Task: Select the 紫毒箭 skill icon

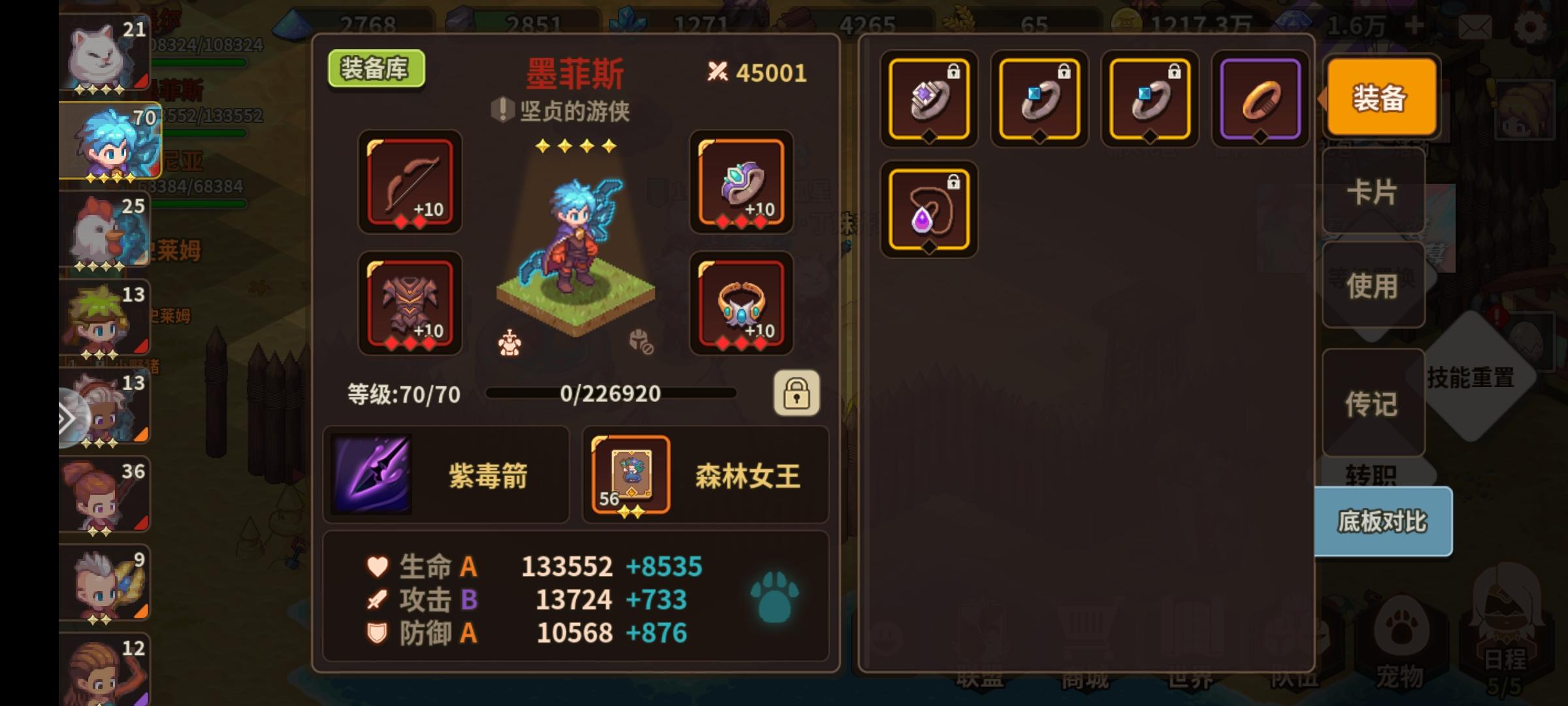Action: pos(371,474)
